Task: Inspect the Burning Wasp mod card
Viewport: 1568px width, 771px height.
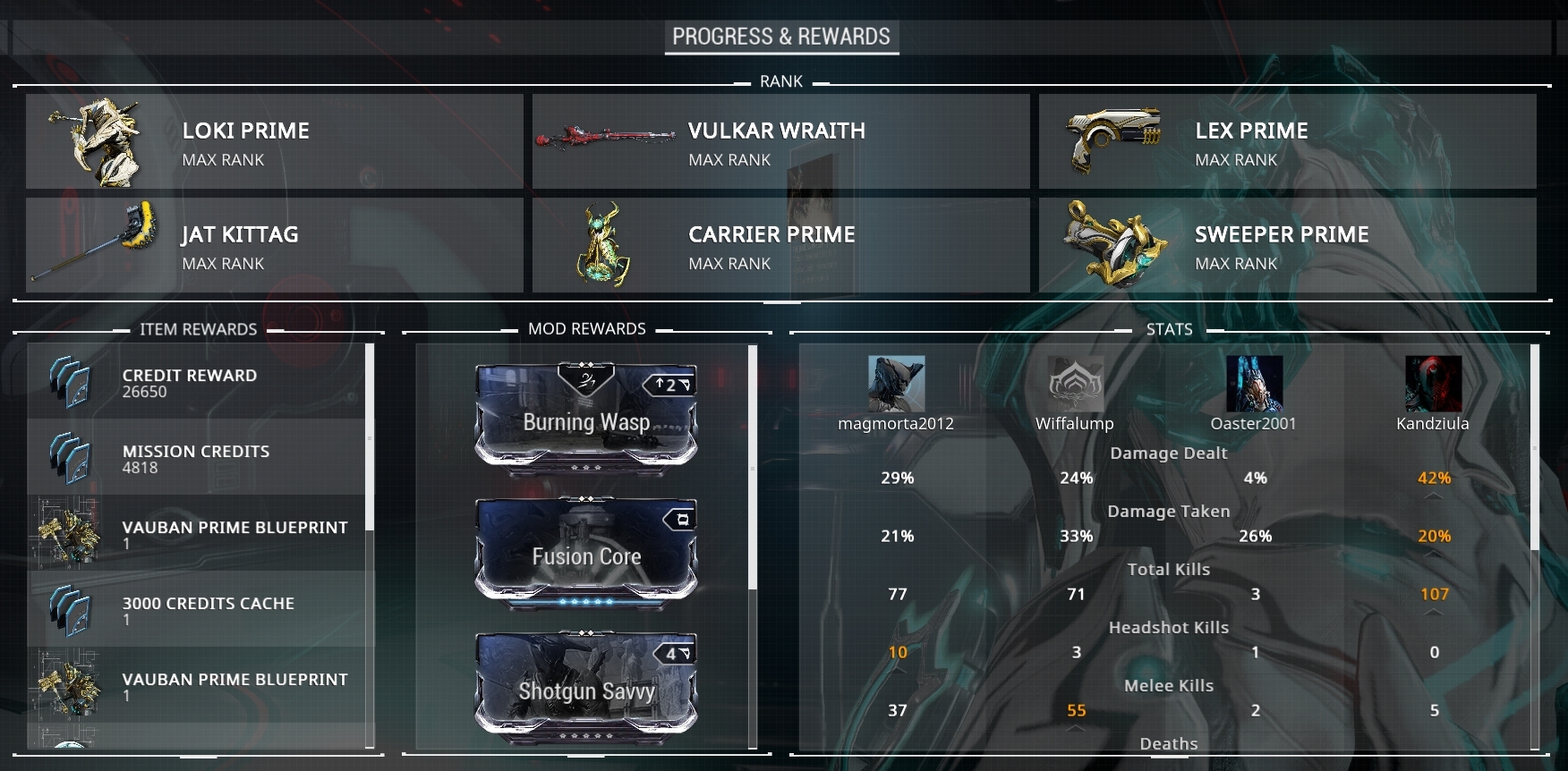Action: [x=586, y=415]
